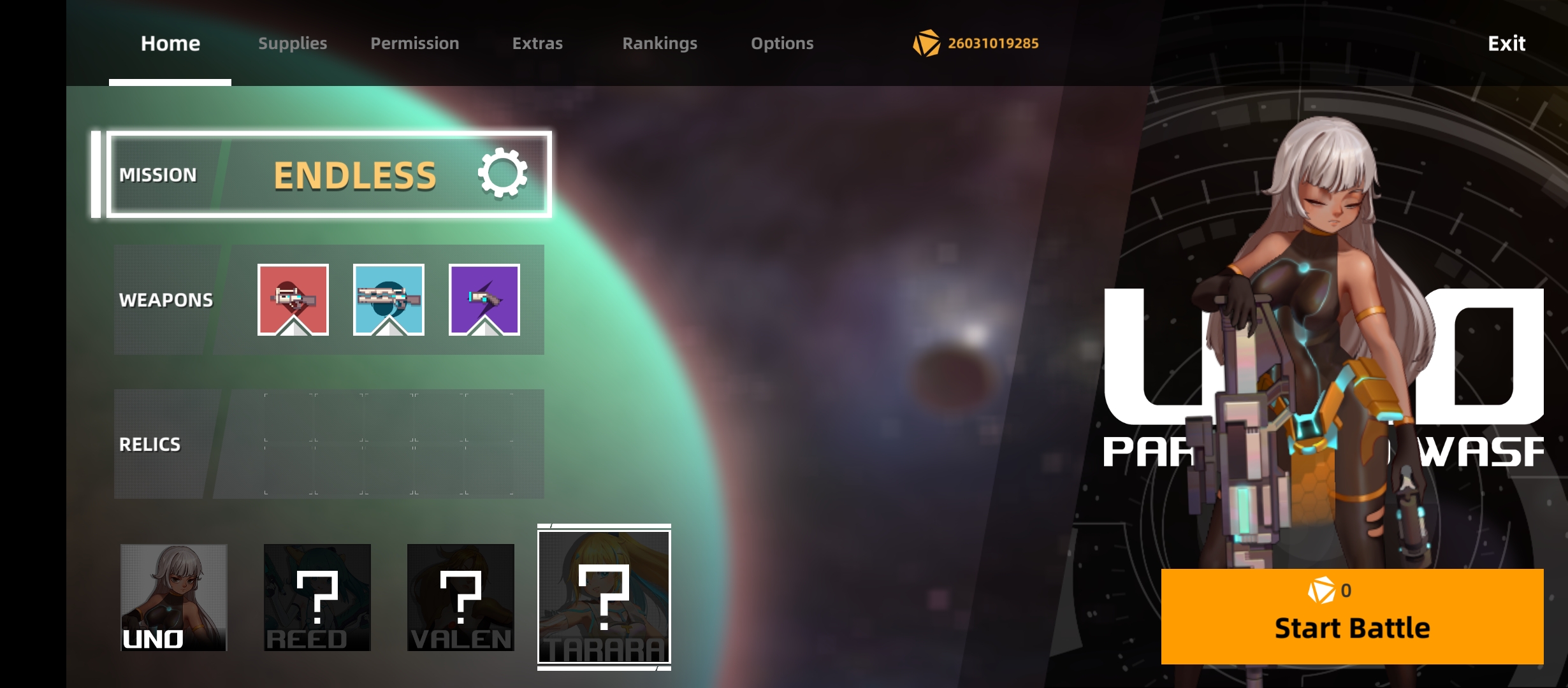
Task: Open the ENDLESS mission selector
Action: [355, 174]
